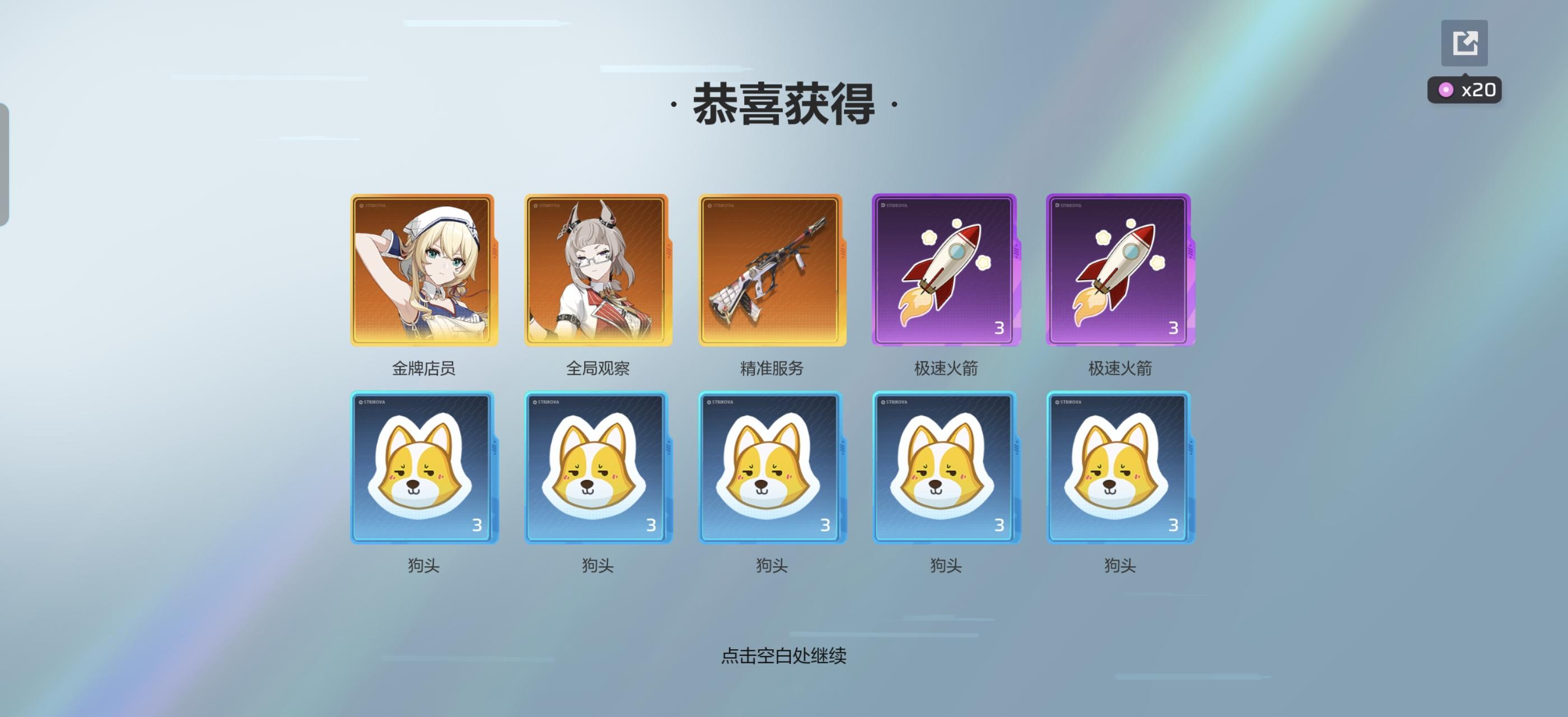This screenshot has width=1568, height=717.
Task: Click the 全局观察 label under its card
Action: [x=597, y=367]
